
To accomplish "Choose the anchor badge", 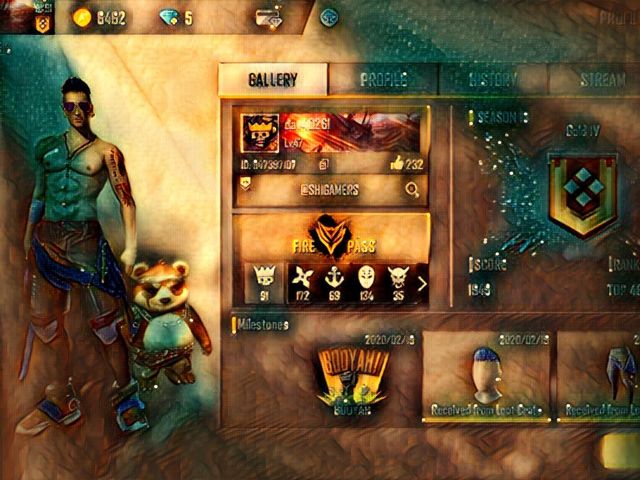I will 336,282.
